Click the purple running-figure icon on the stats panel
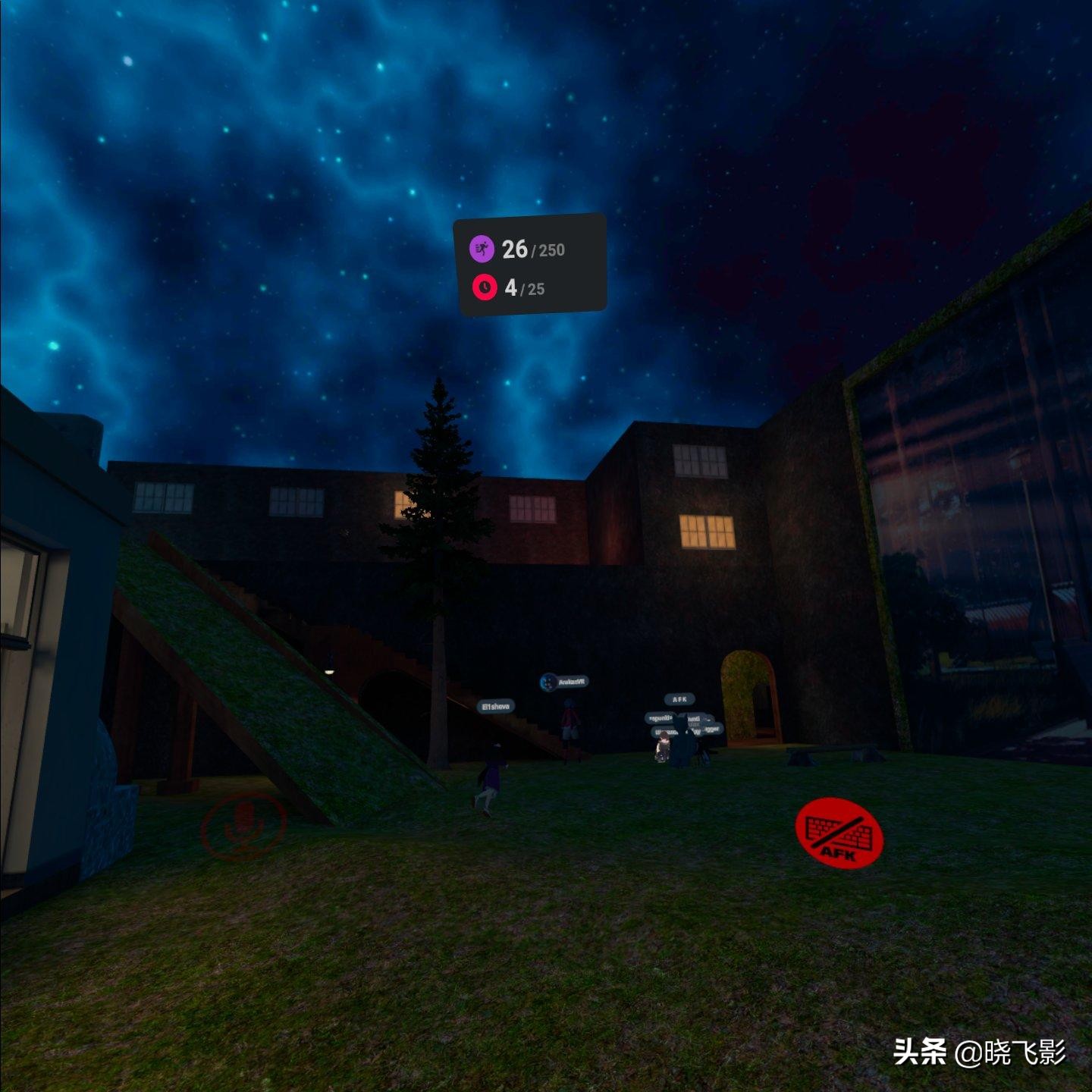 [482, 247]
